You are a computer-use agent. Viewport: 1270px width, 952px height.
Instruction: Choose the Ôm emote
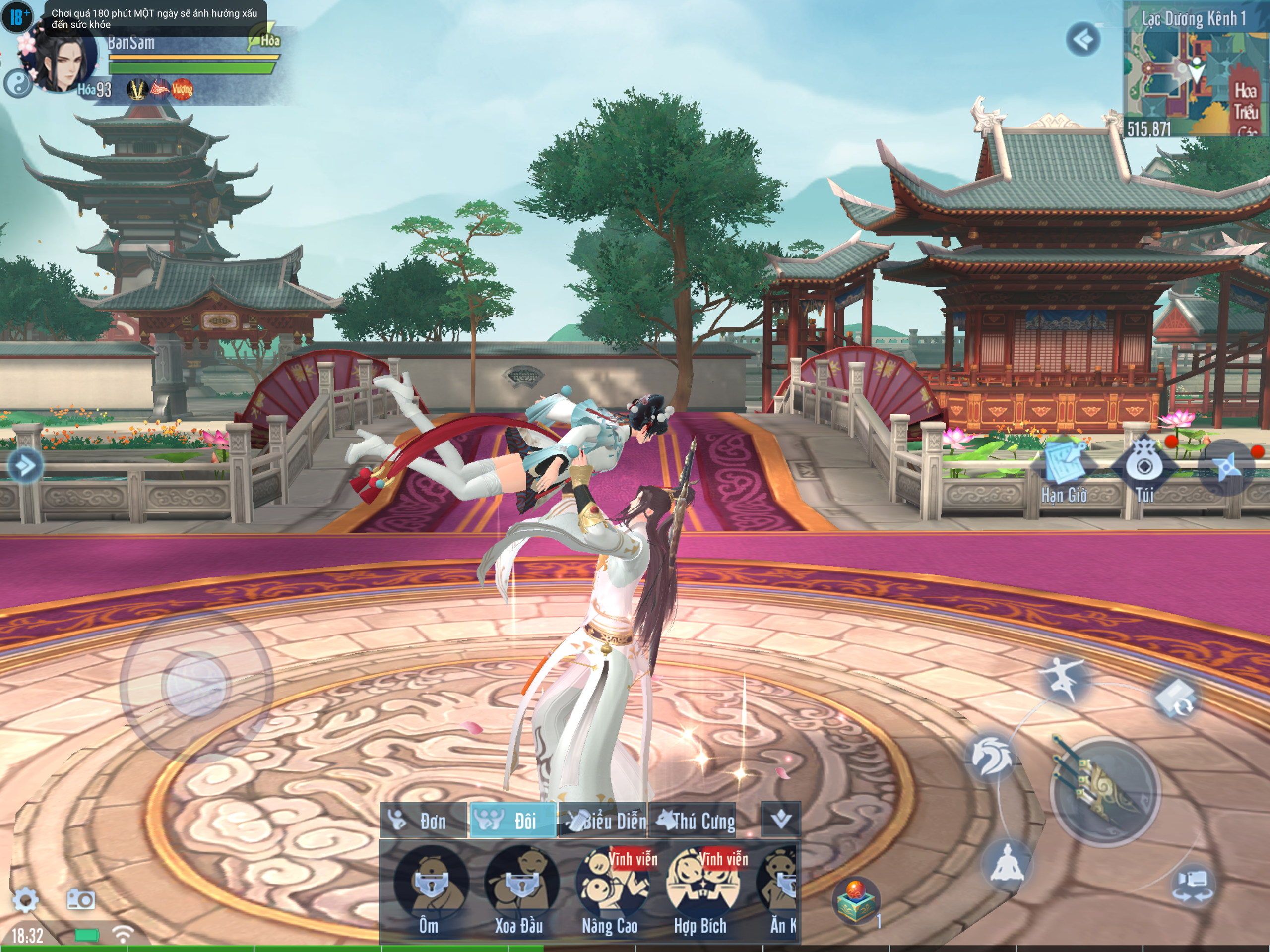pyautogui.click(x=430, y=884)
